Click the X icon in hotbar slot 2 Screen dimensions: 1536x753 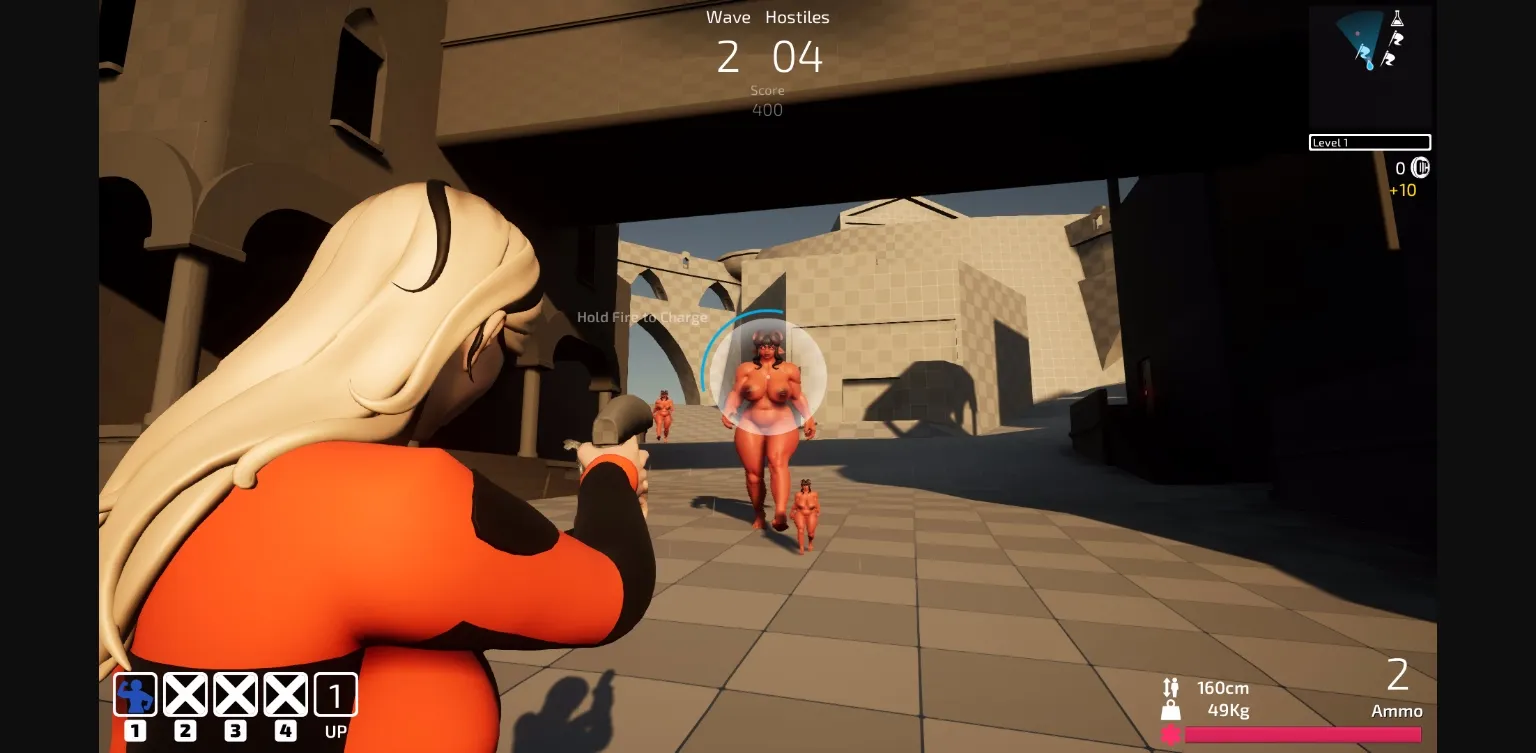click(x=185, y=693)
